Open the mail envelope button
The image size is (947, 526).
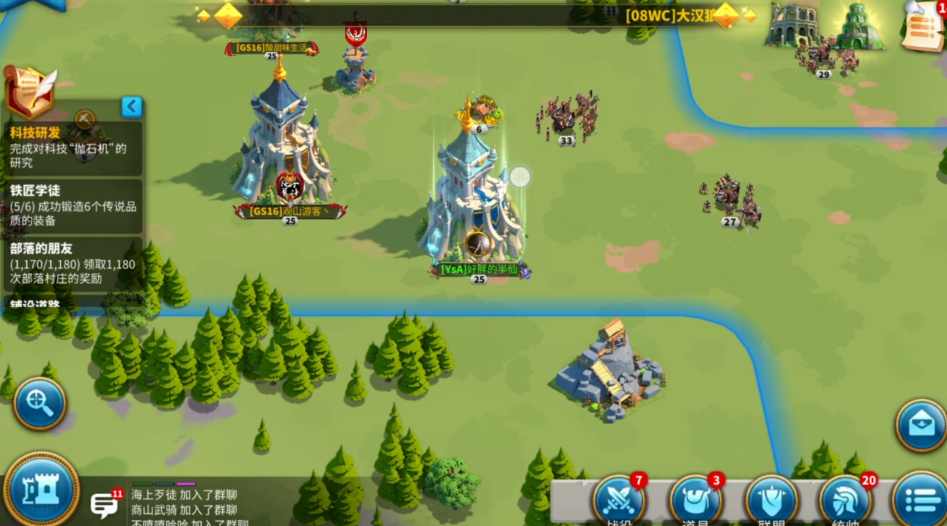pyautogui.click(x=920, y=424)
